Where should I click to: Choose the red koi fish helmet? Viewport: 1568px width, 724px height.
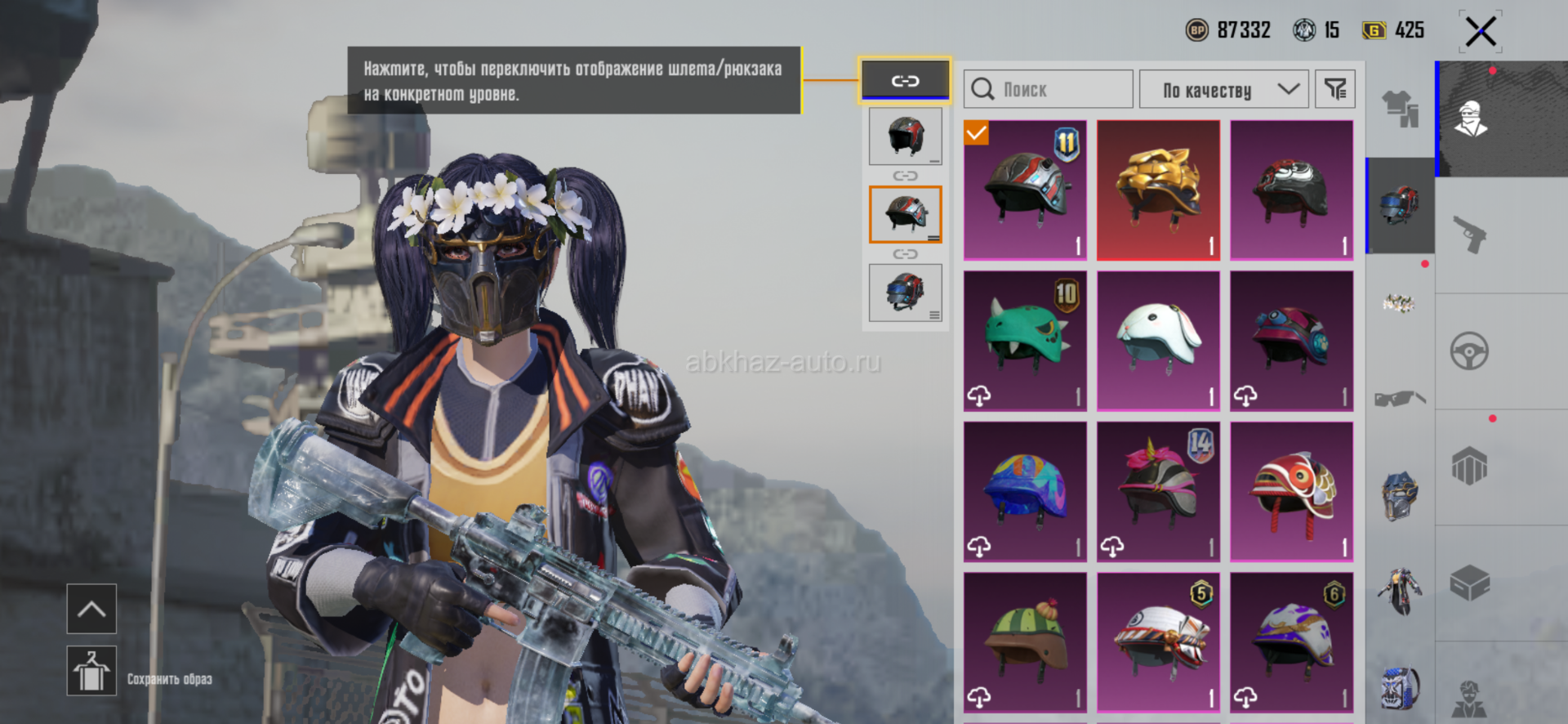tap(1291, 491)
